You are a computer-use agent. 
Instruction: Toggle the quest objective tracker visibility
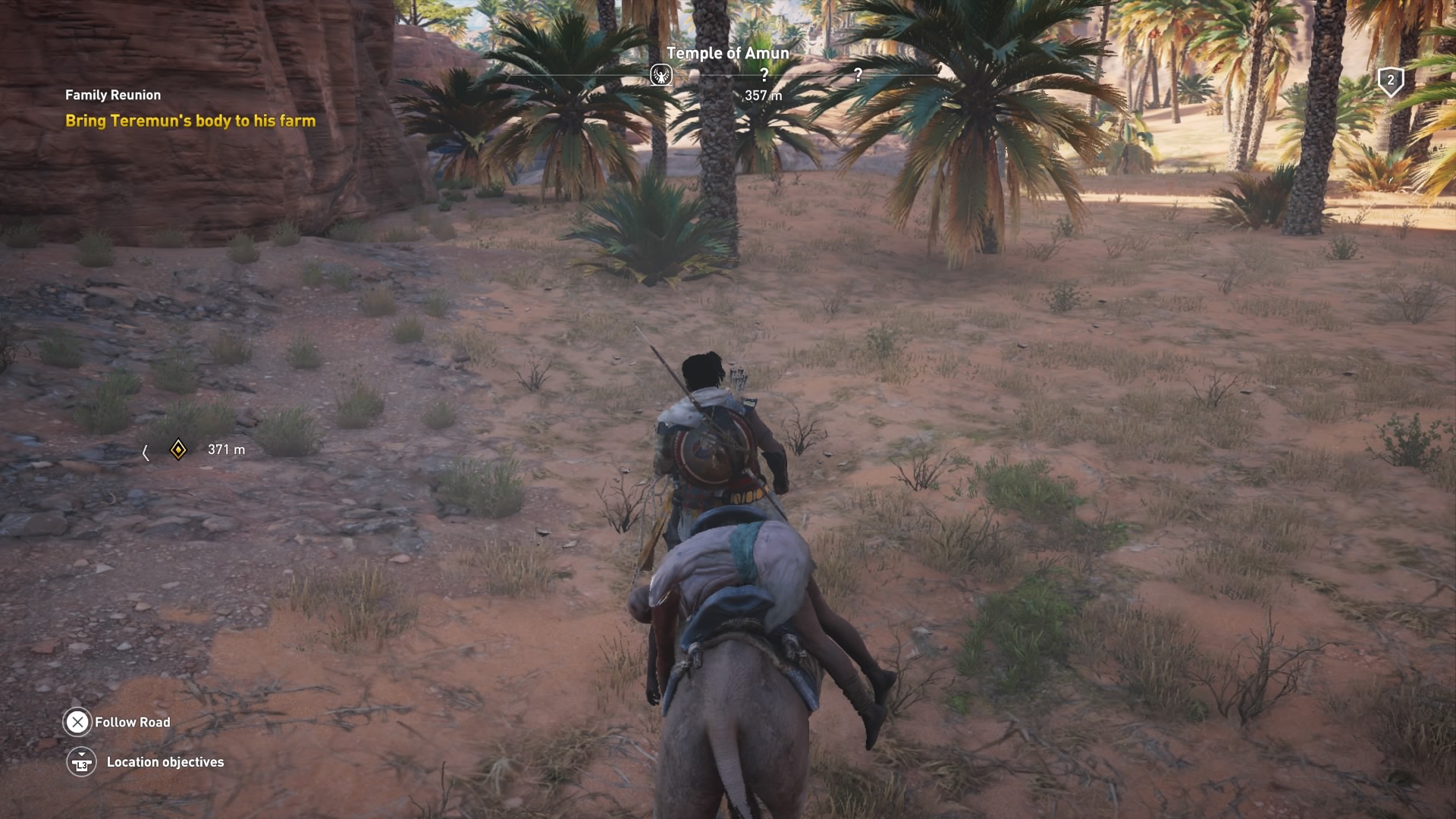pos(111,95)
